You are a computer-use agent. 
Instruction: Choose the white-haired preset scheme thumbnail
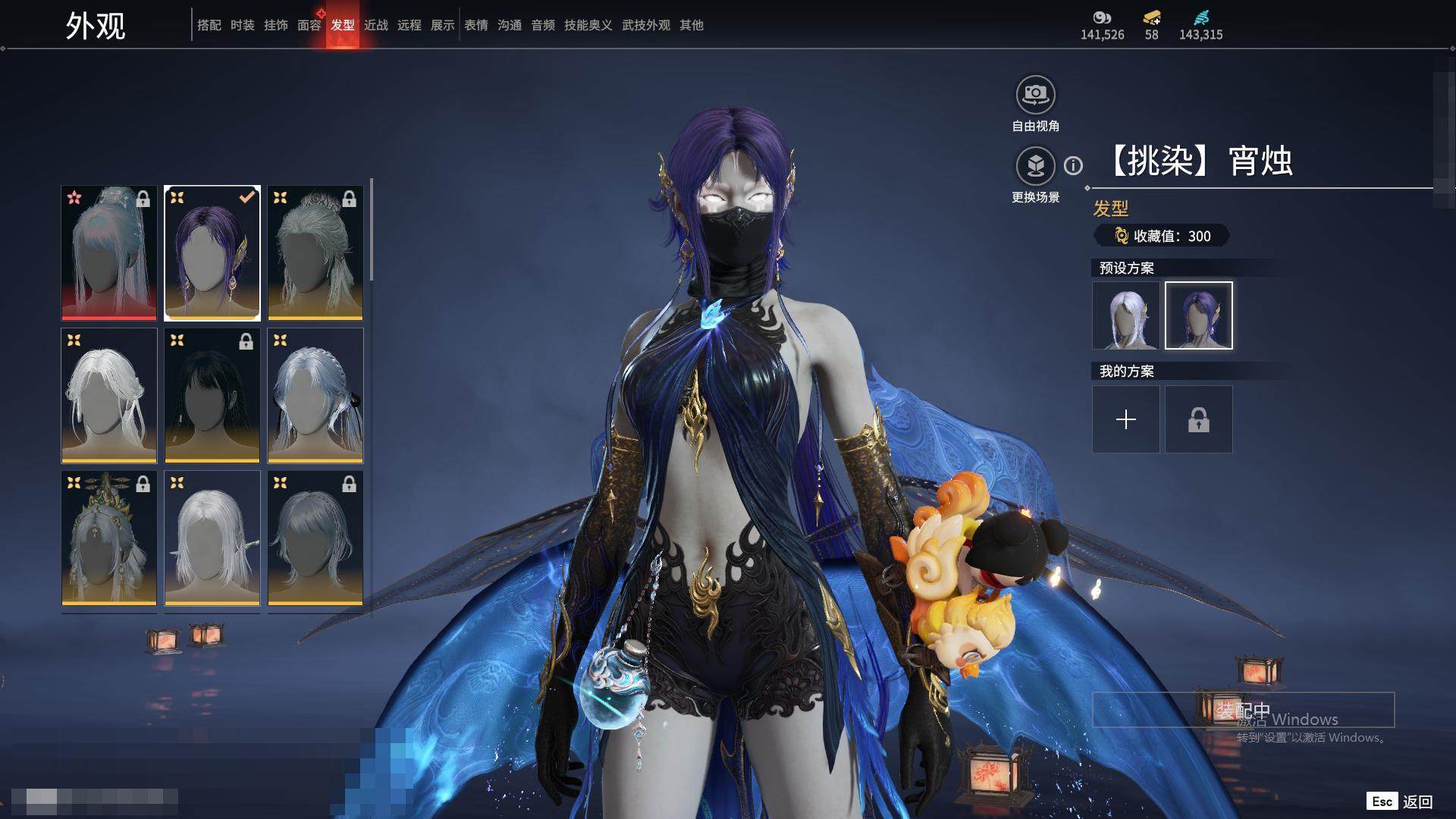point(1125,315)
